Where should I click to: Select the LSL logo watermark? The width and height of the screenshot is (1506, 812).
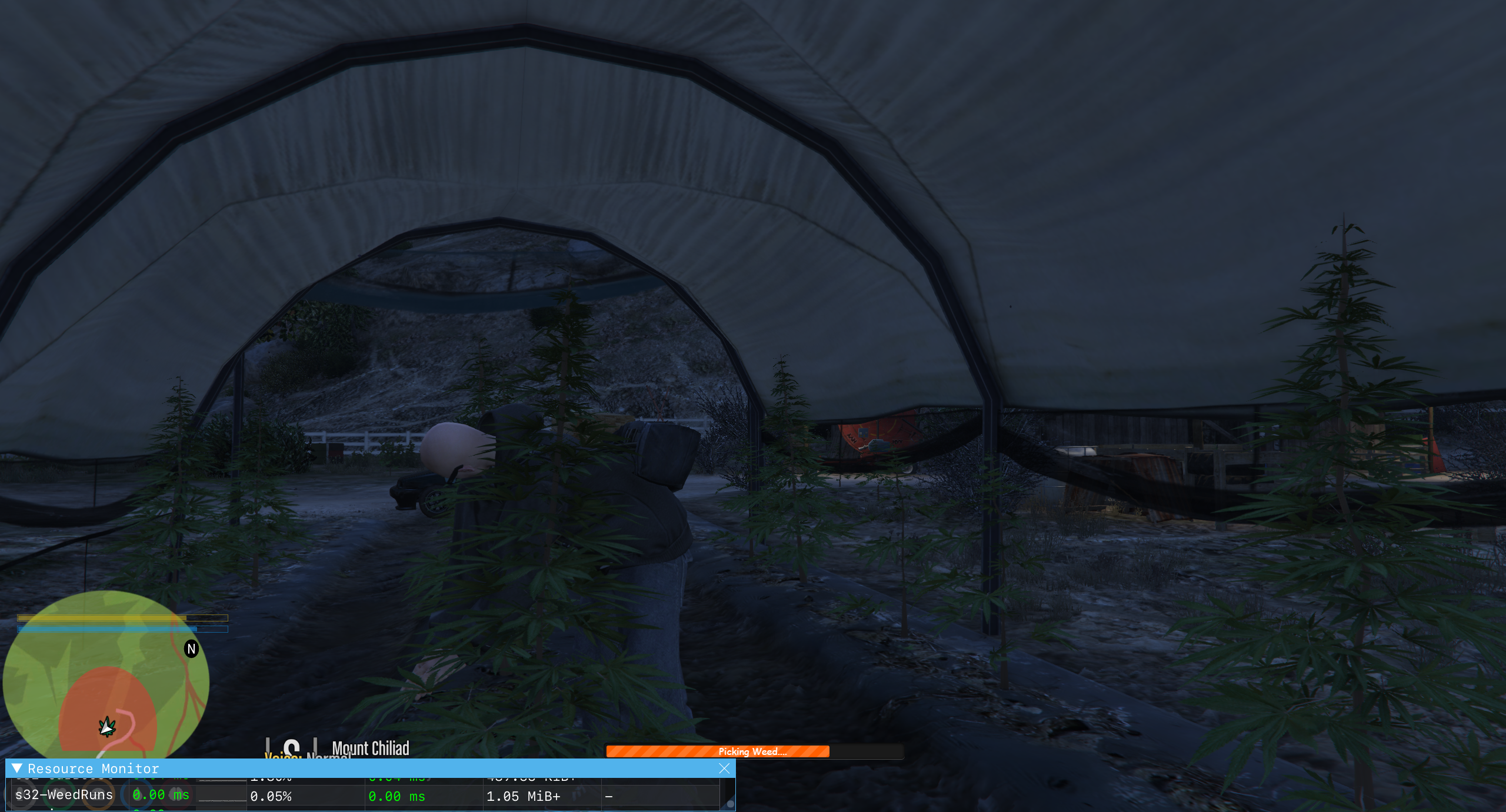[292, 748]
